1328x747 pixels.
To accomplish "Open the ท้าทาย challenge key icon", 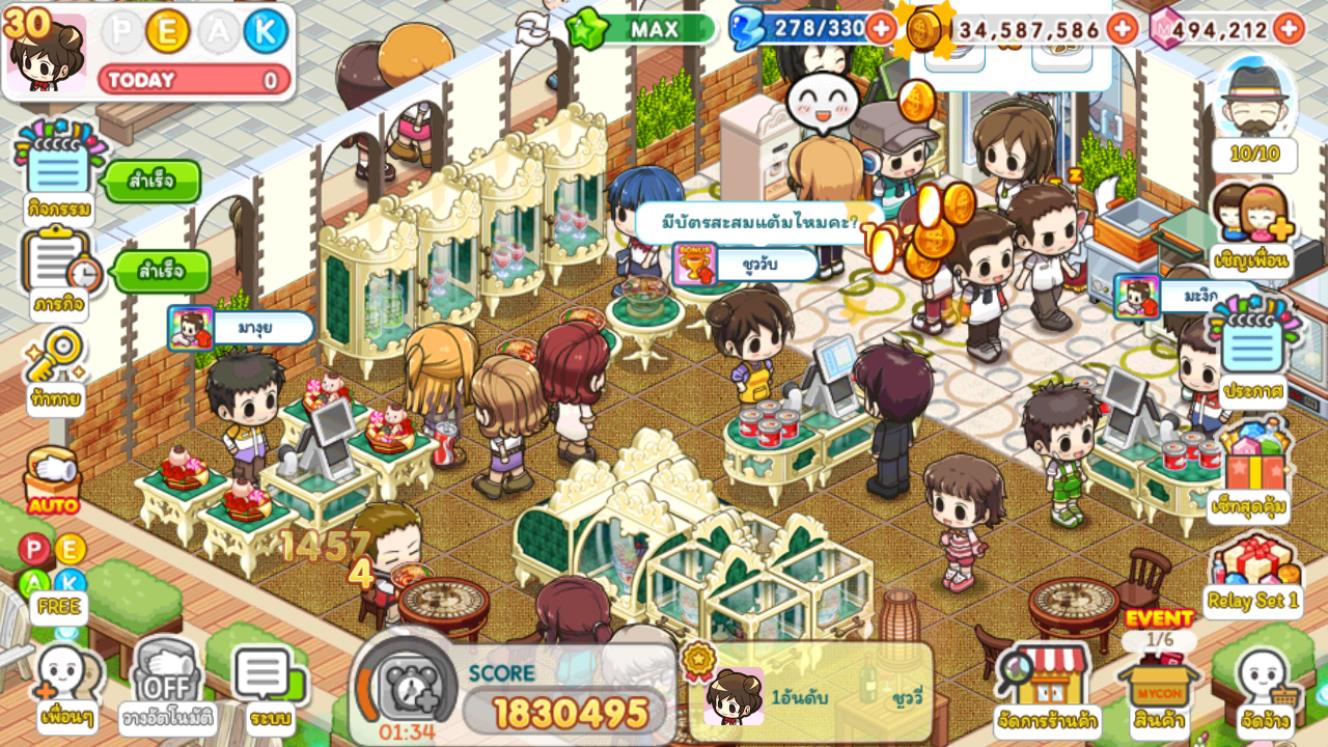I will point(55,364).
